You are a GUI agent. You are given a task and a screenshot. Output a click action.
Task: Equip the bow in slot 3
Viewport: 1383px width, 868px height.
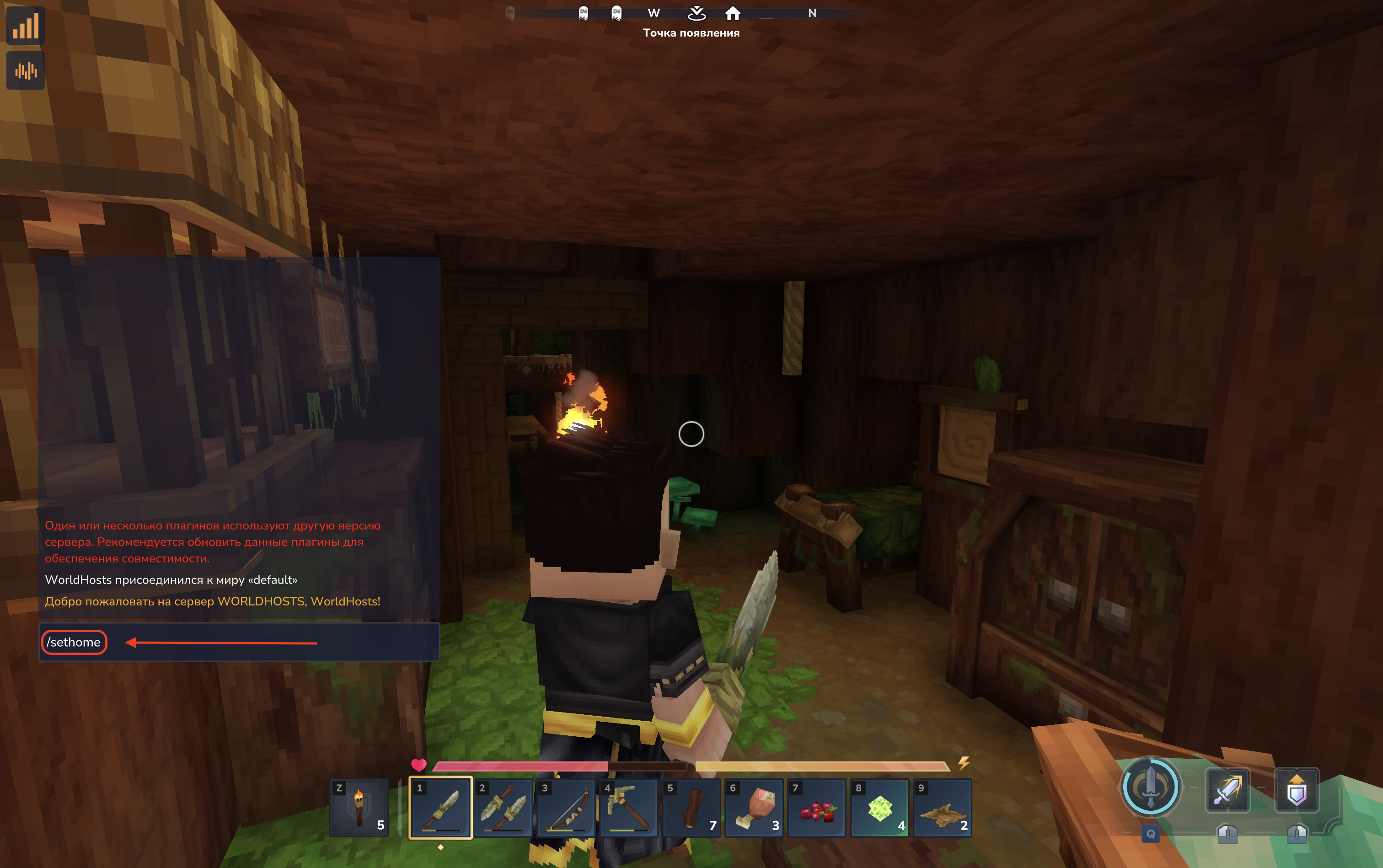coord(566,807)
